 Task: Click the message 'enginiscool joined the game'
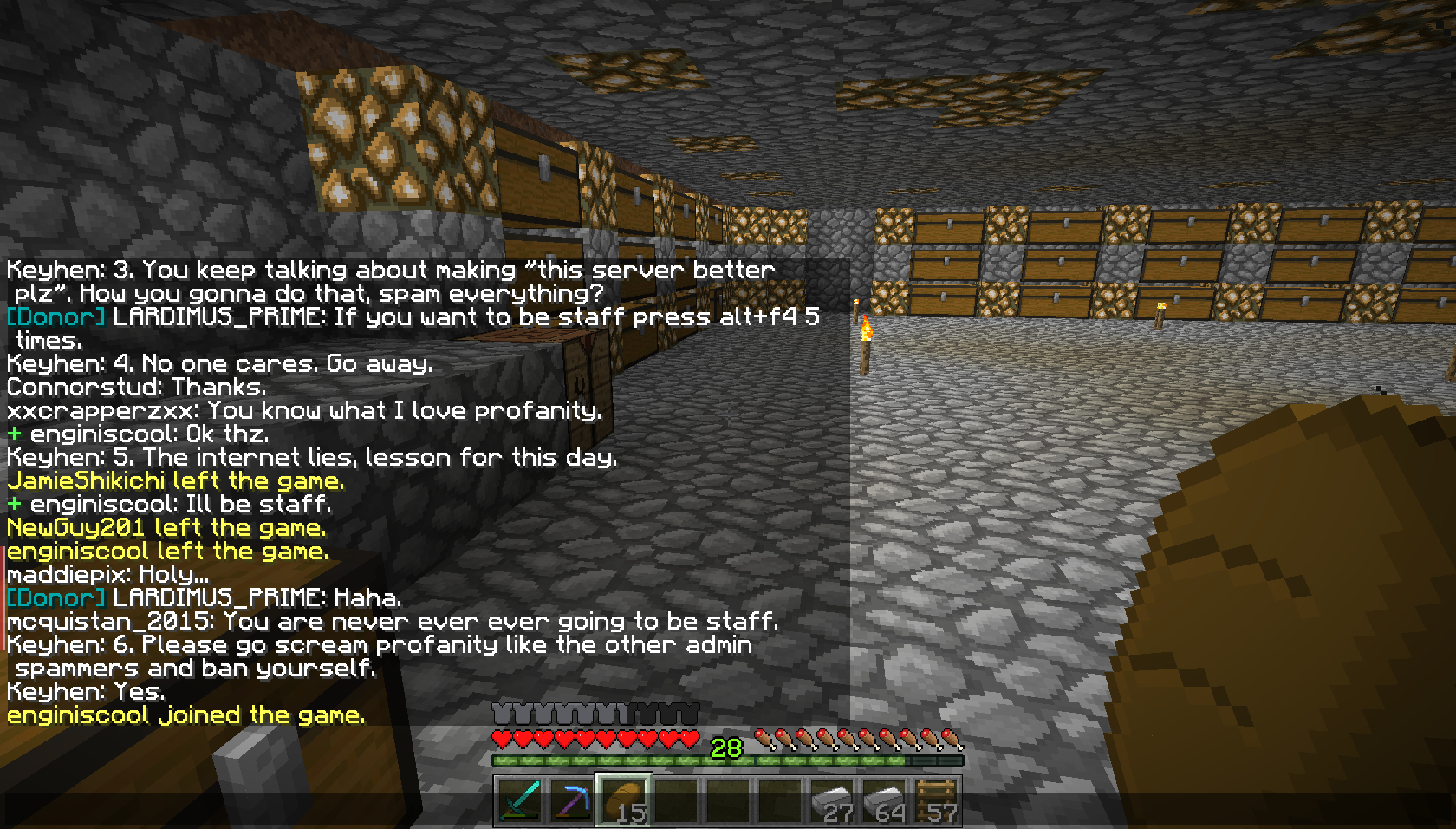coord(185,715)
